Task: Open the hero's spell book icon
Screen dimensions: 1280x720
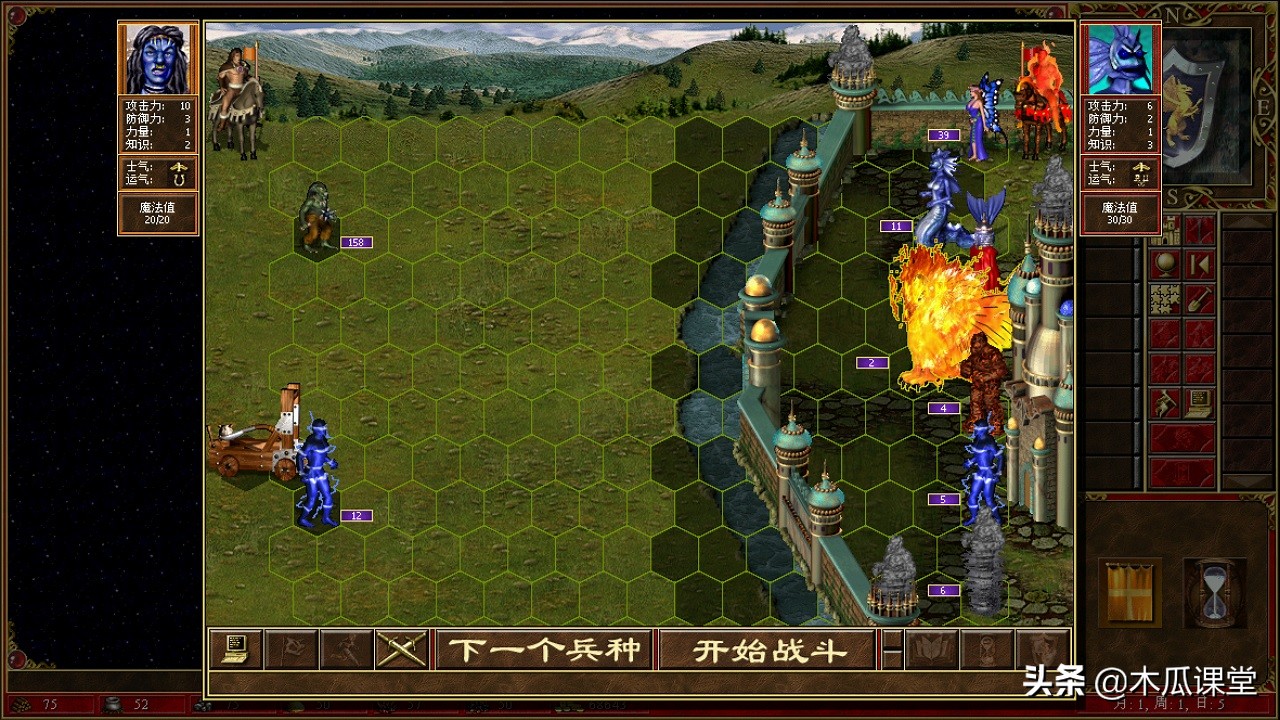Action: (933, 648)
